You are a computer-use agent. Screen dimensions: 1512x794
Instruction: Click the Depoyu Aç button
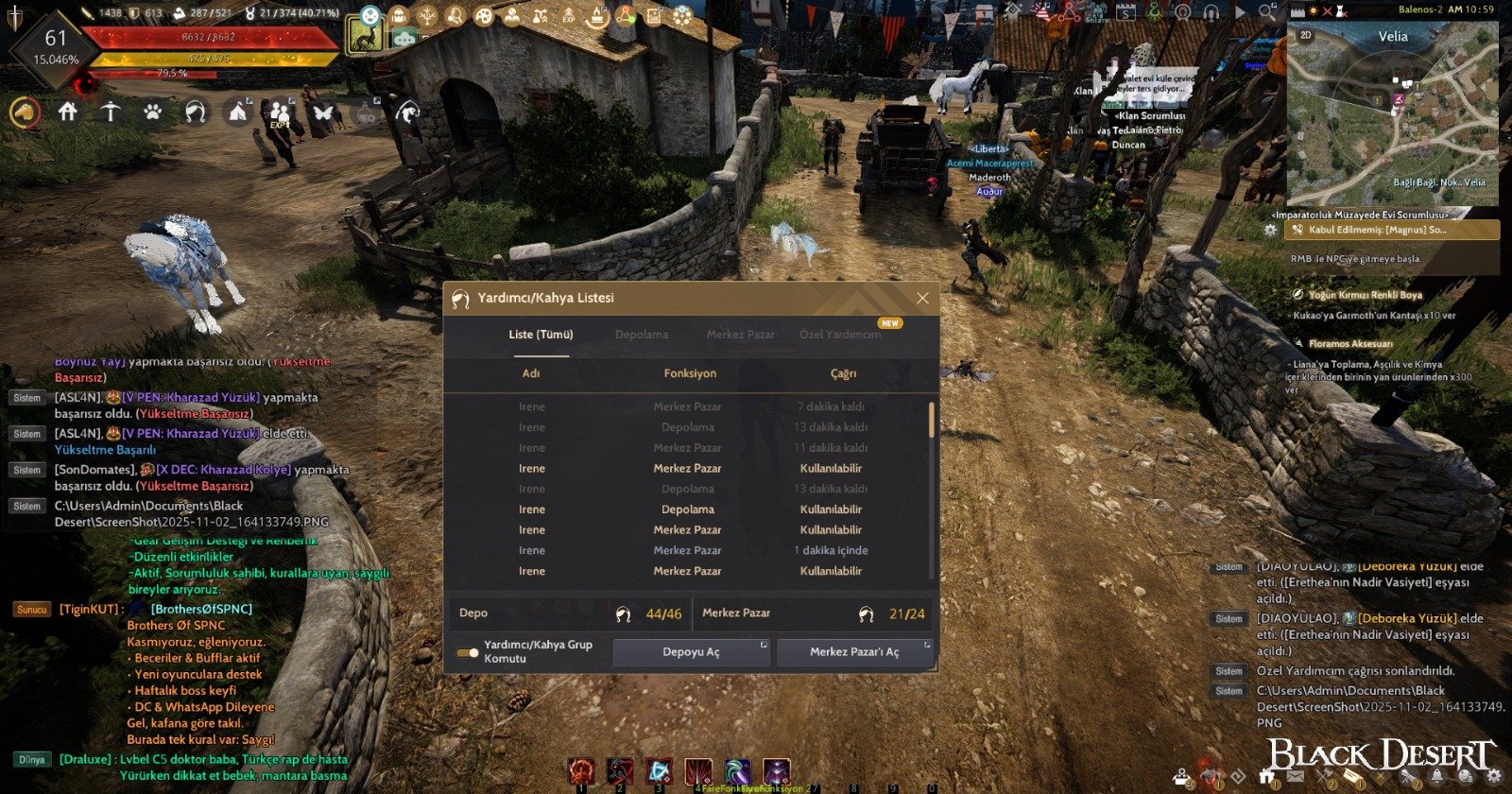691,652
